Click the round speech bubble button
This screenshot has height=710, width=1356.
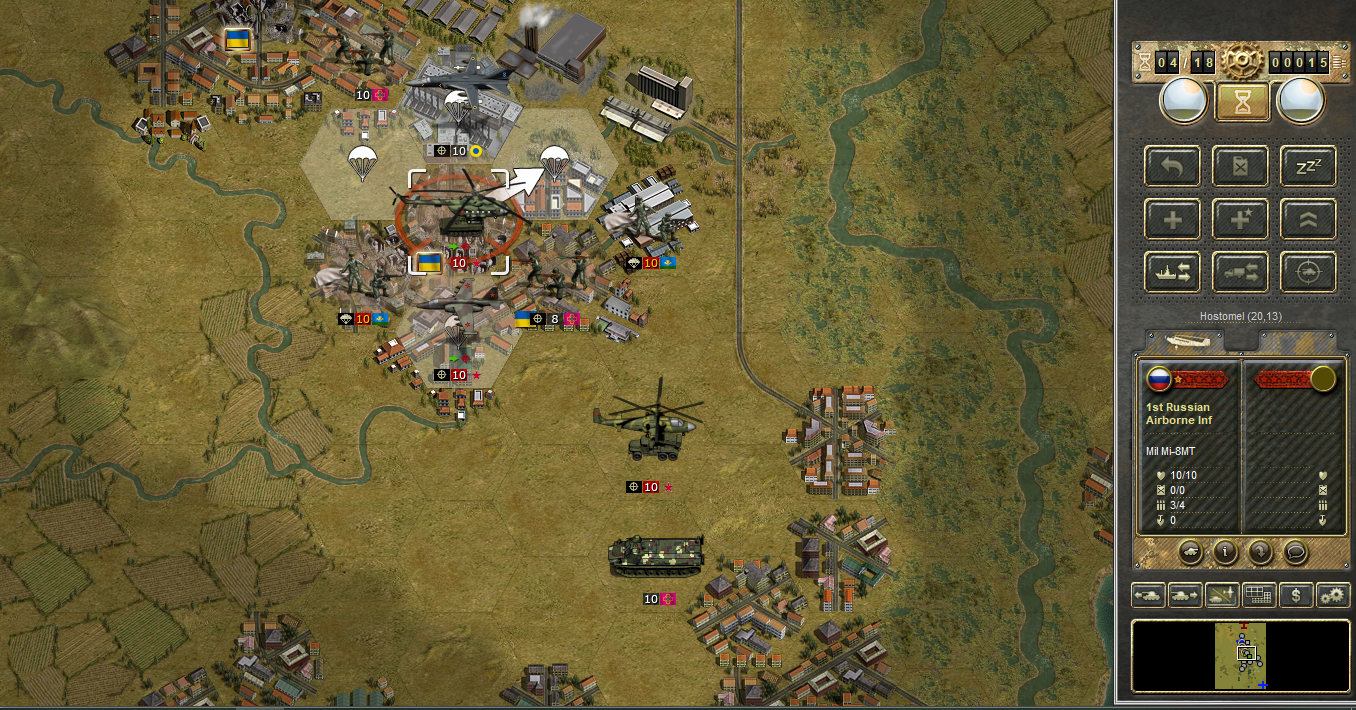[x=1295, y=551]
